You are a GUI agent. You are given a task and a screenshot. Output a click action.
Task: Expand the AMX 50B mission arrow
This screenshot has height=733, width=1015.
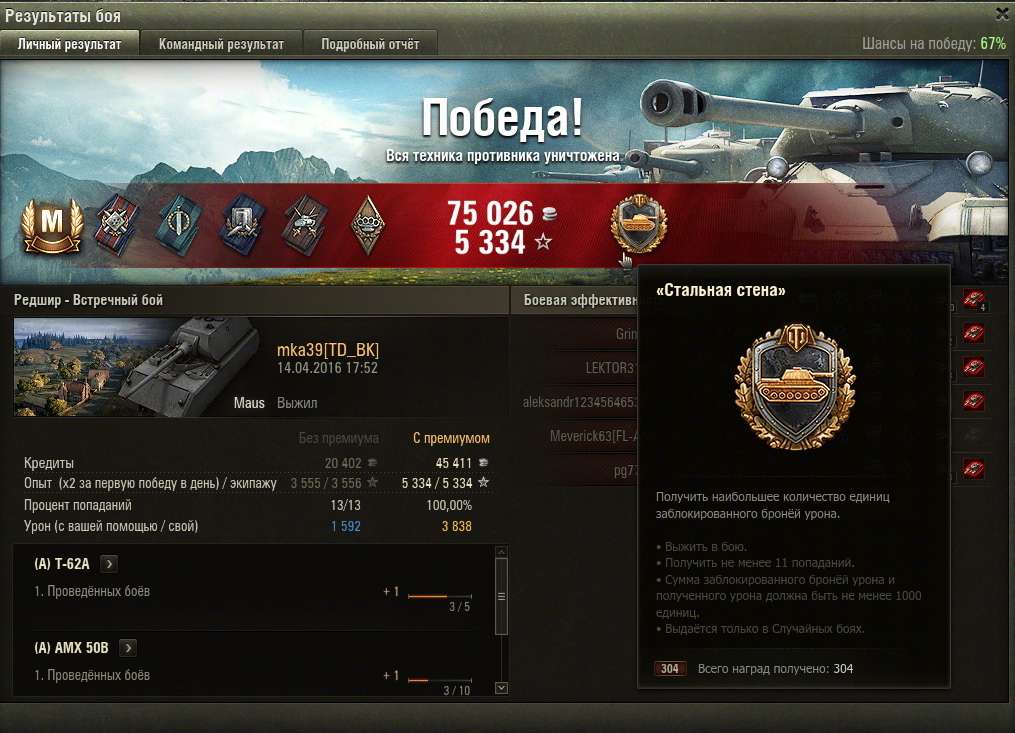(x=128, y=648)
